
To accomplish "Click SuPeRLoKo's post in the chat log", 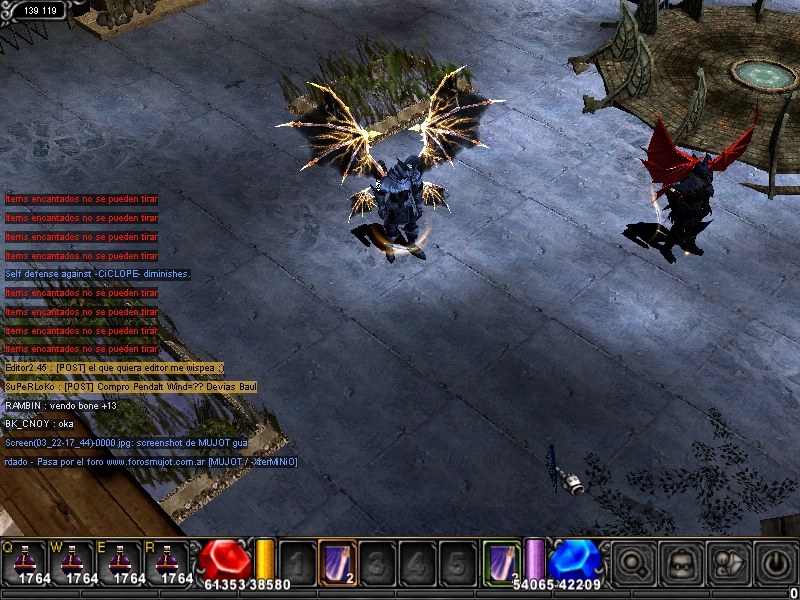I will [131, 386].
